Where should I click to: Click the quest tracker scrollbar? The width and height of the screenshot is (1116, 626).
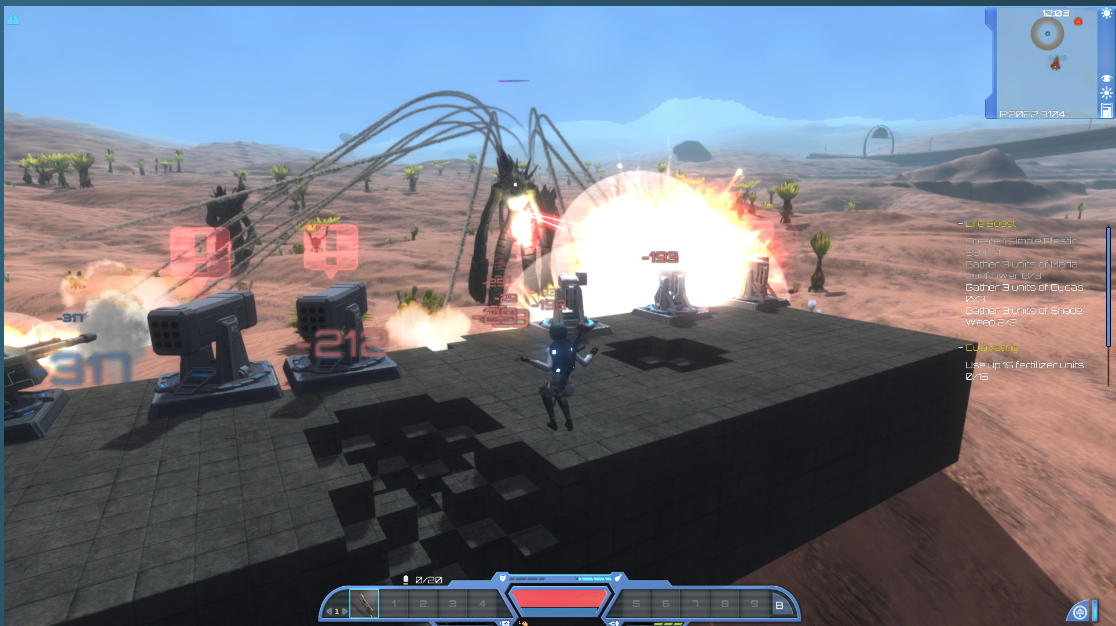1108,285
